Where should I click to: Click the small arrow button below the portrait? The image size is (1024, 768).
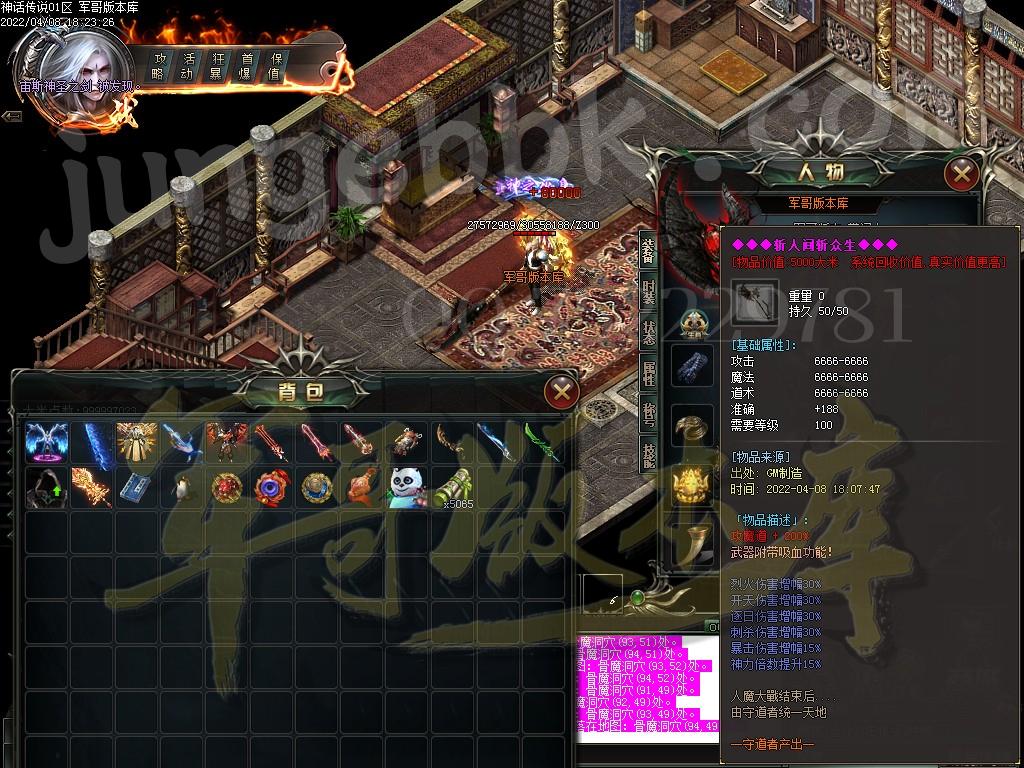pyautogui.click(x=12, y=117)
